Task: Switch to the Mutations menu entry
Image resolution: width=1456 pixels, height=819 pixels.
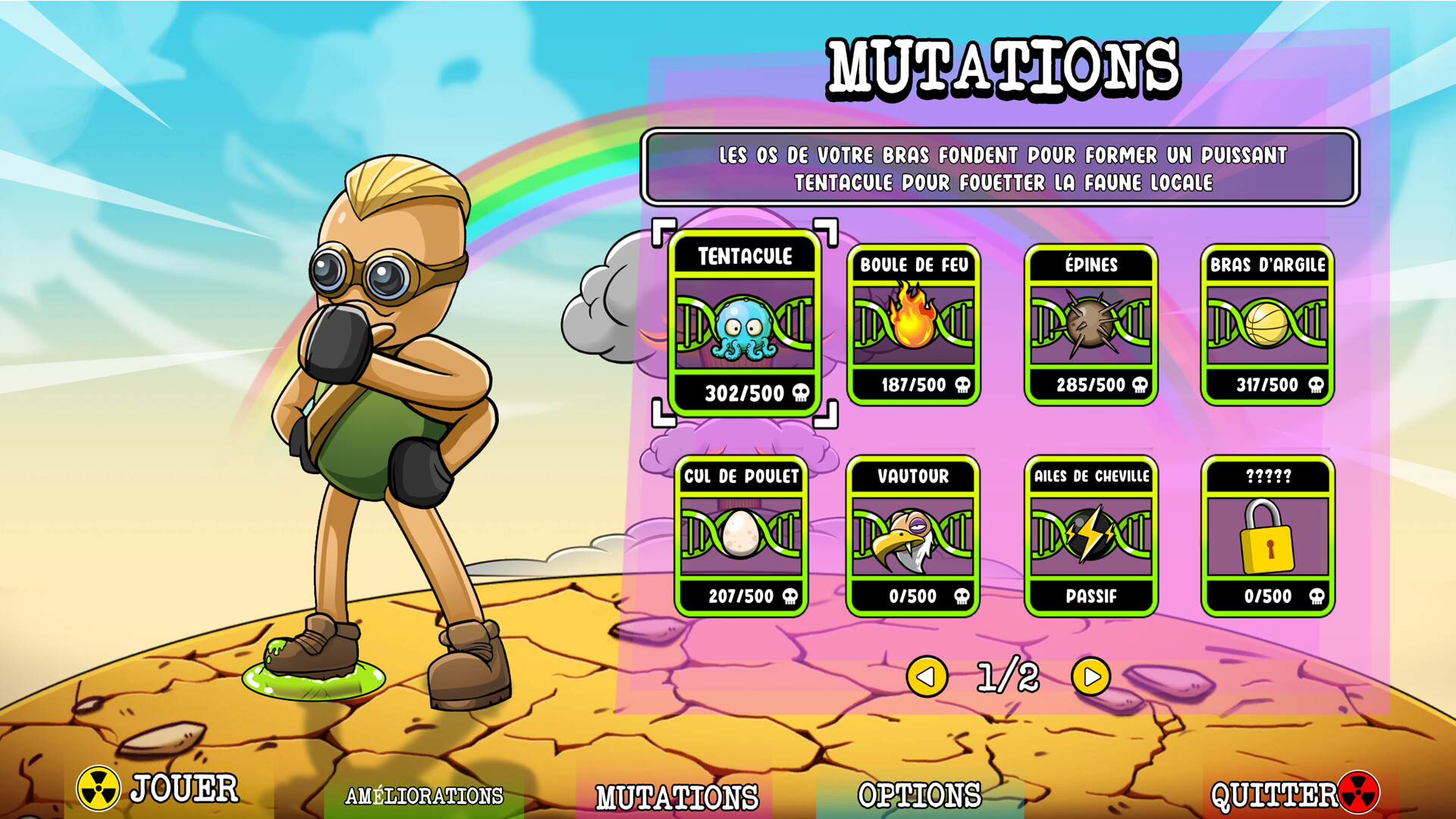Action: [x=676, y=797]
